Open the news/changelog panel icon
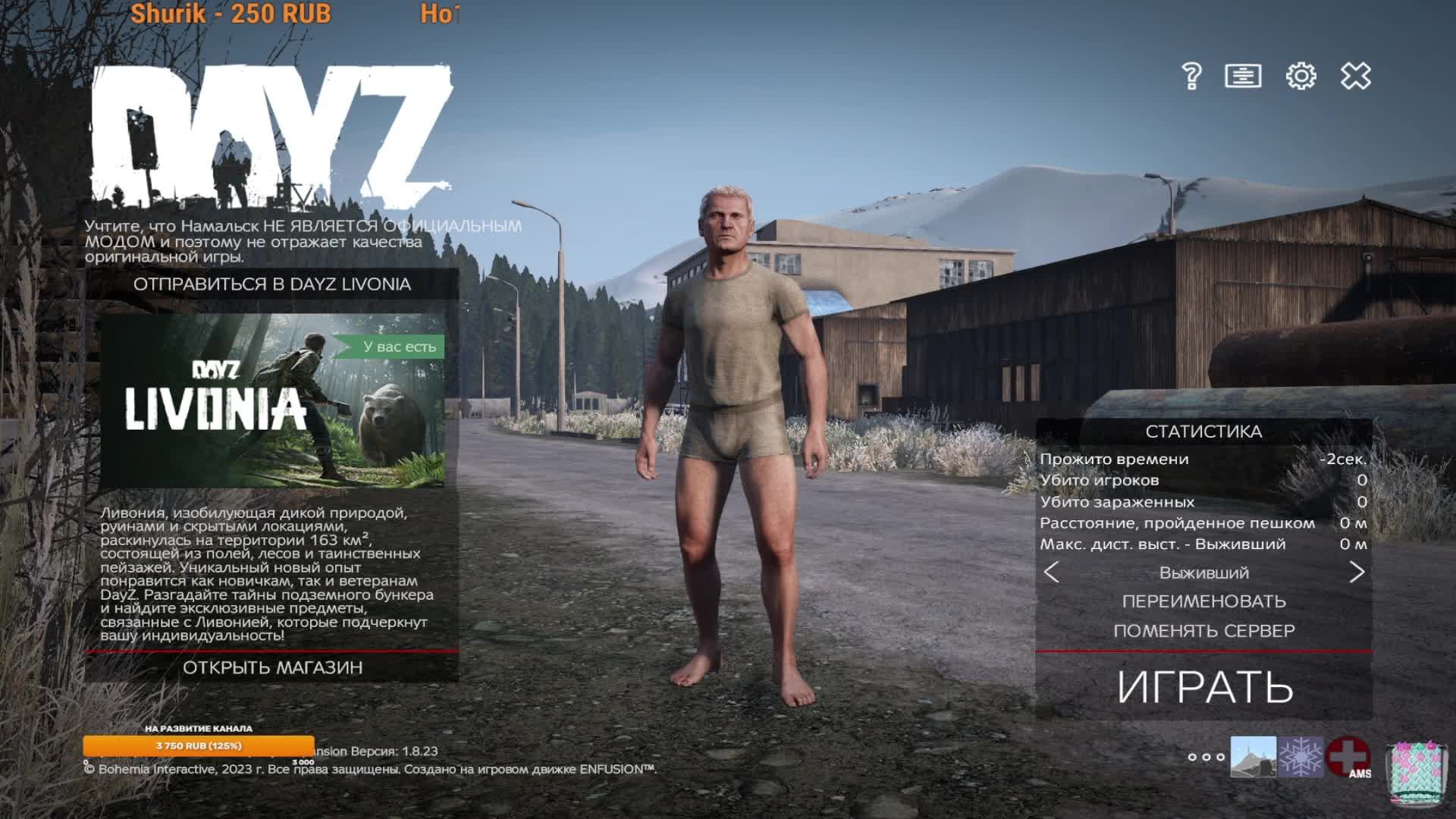The image size is (1456, 819). (1244, 76)
